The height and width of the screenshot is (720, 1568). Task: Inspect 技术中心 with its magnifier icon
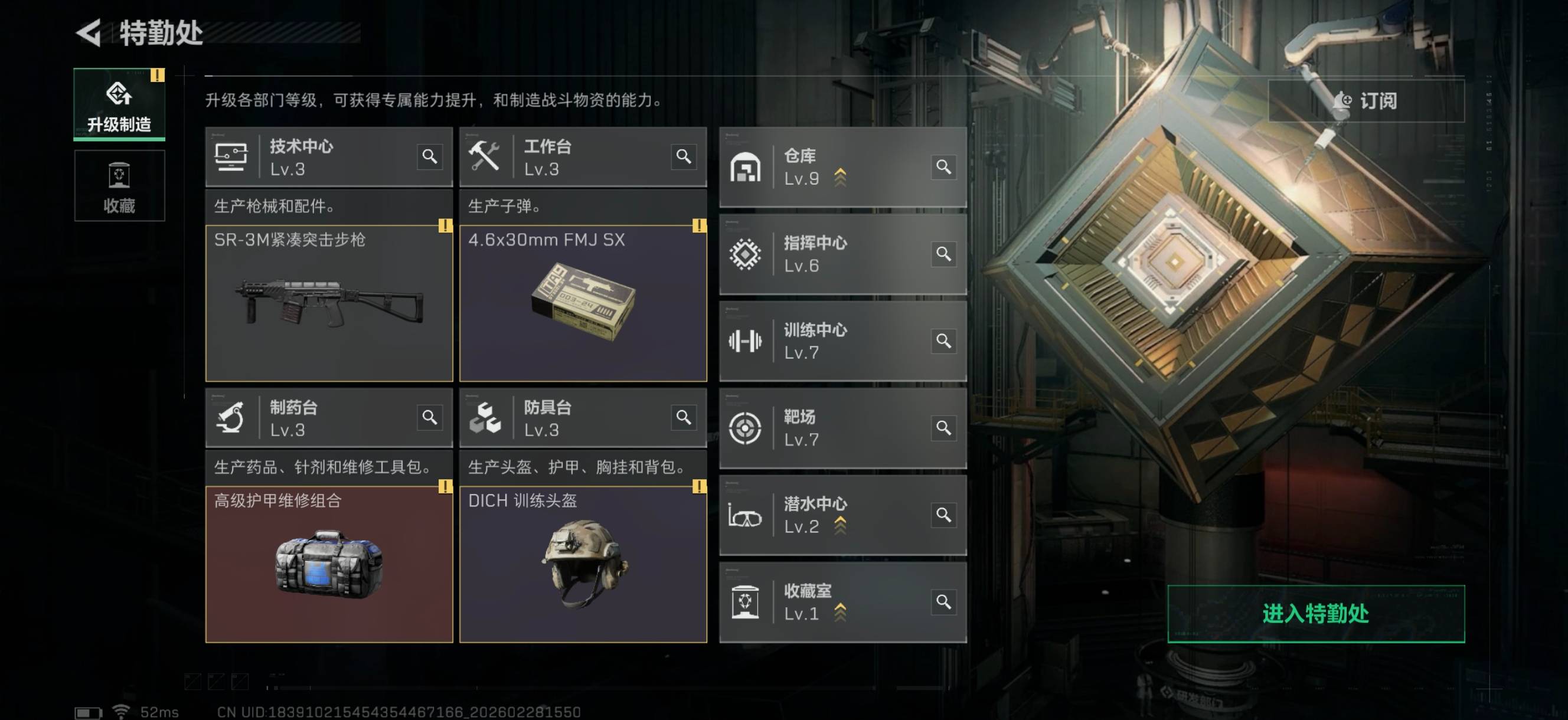coord(430,157)
